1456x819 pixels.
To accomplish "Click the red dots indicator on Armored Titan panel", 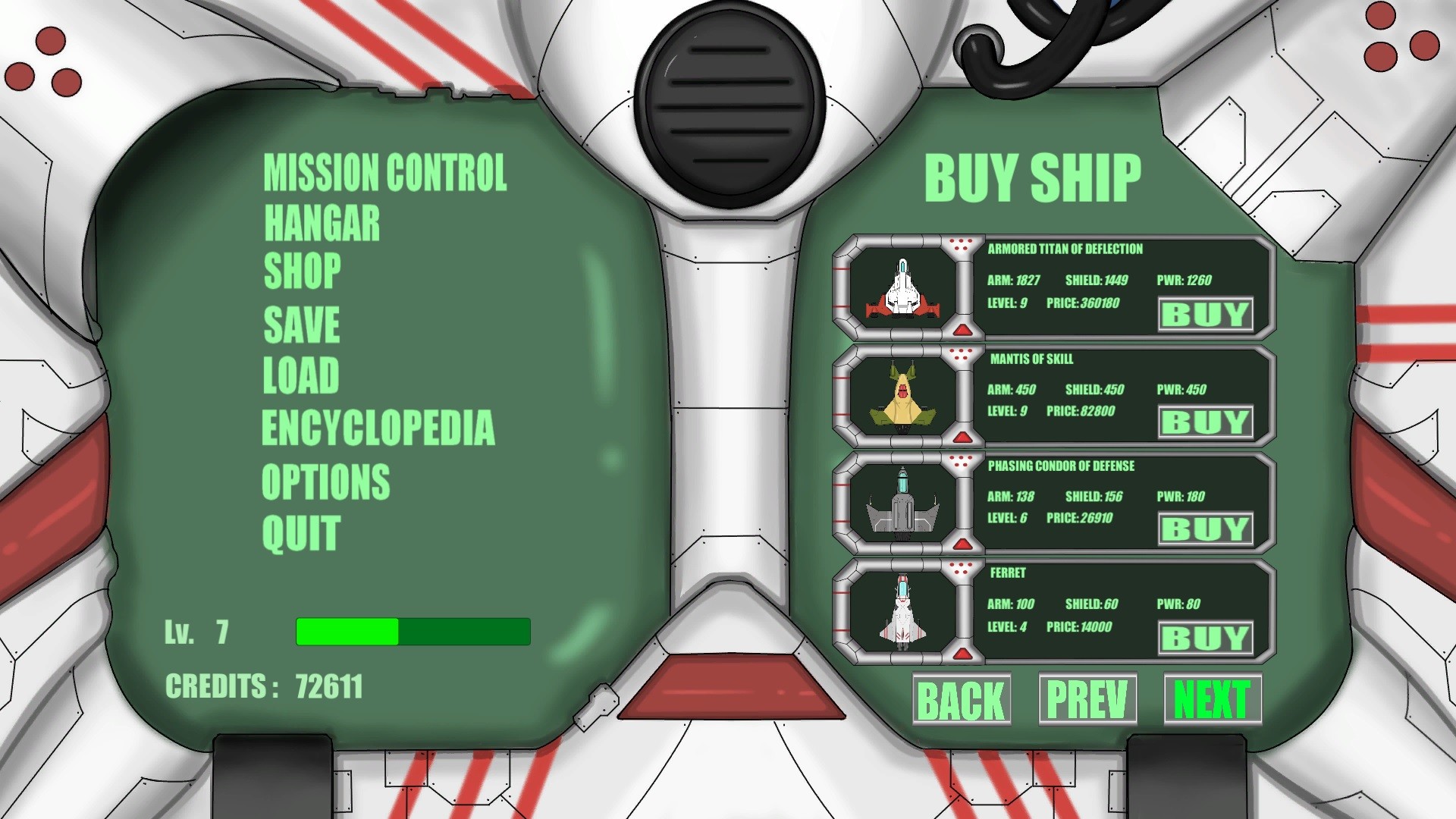I will pos(963,244).
